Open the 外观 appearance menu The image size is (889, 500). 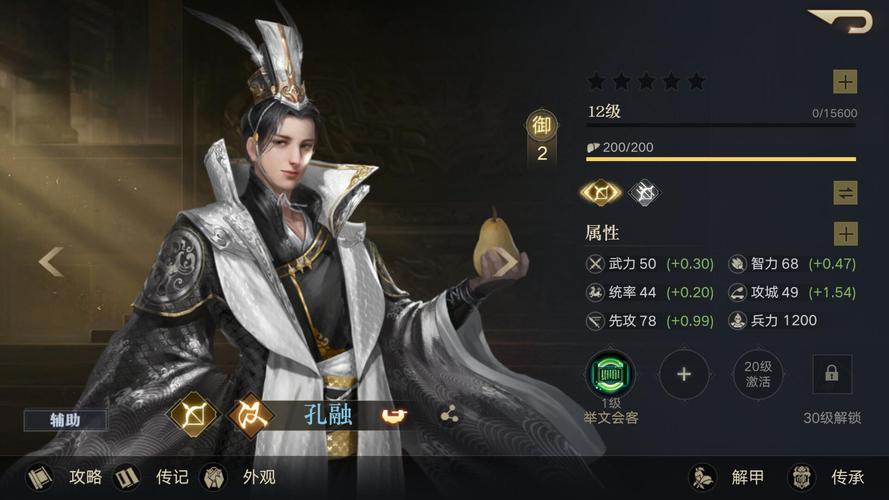coord(240,477)
